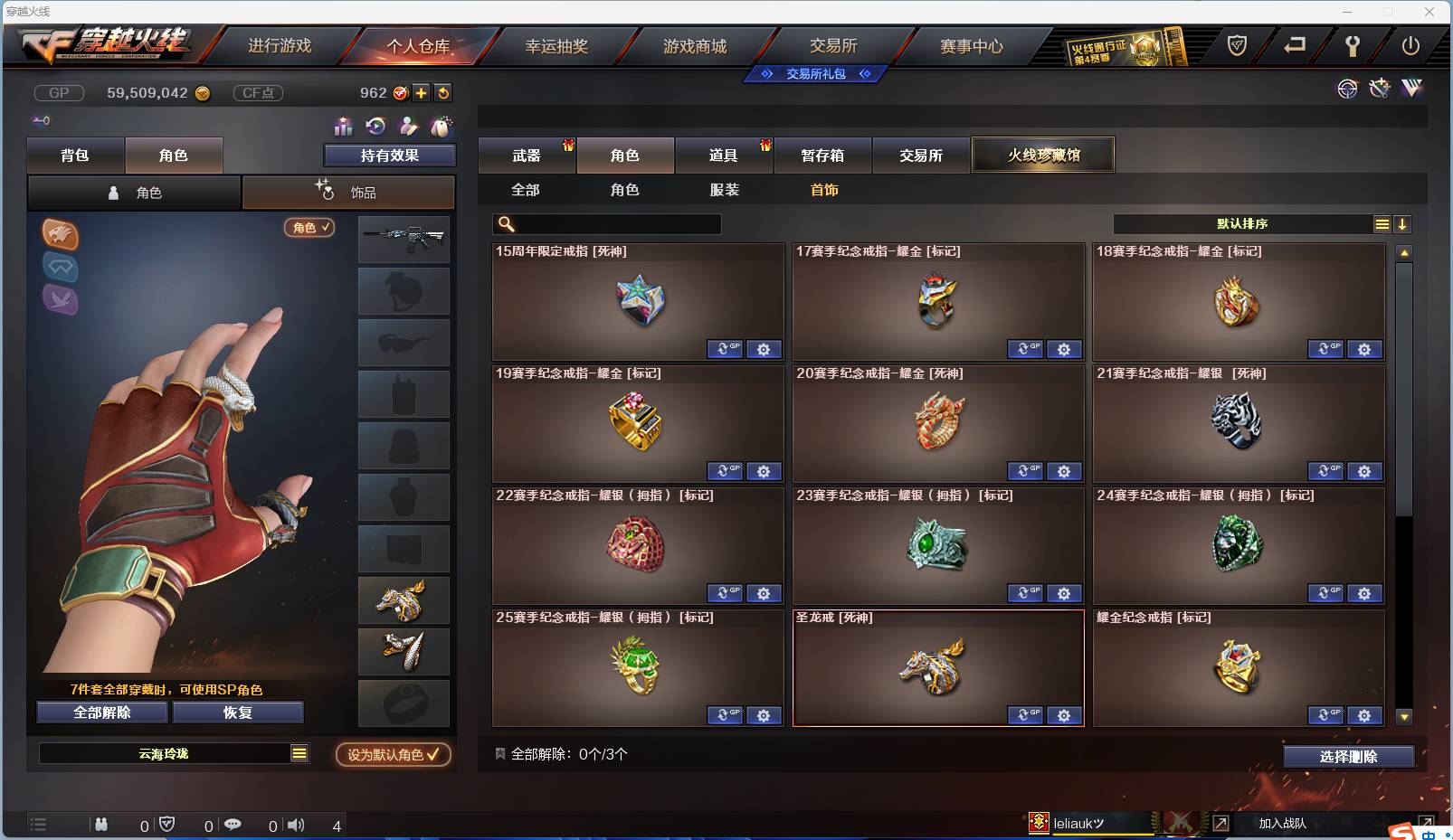Click the gear icon on the 圣龙戒 item card
Viewport: 1453px width, 840px height.
click(x=1065, y=714)
